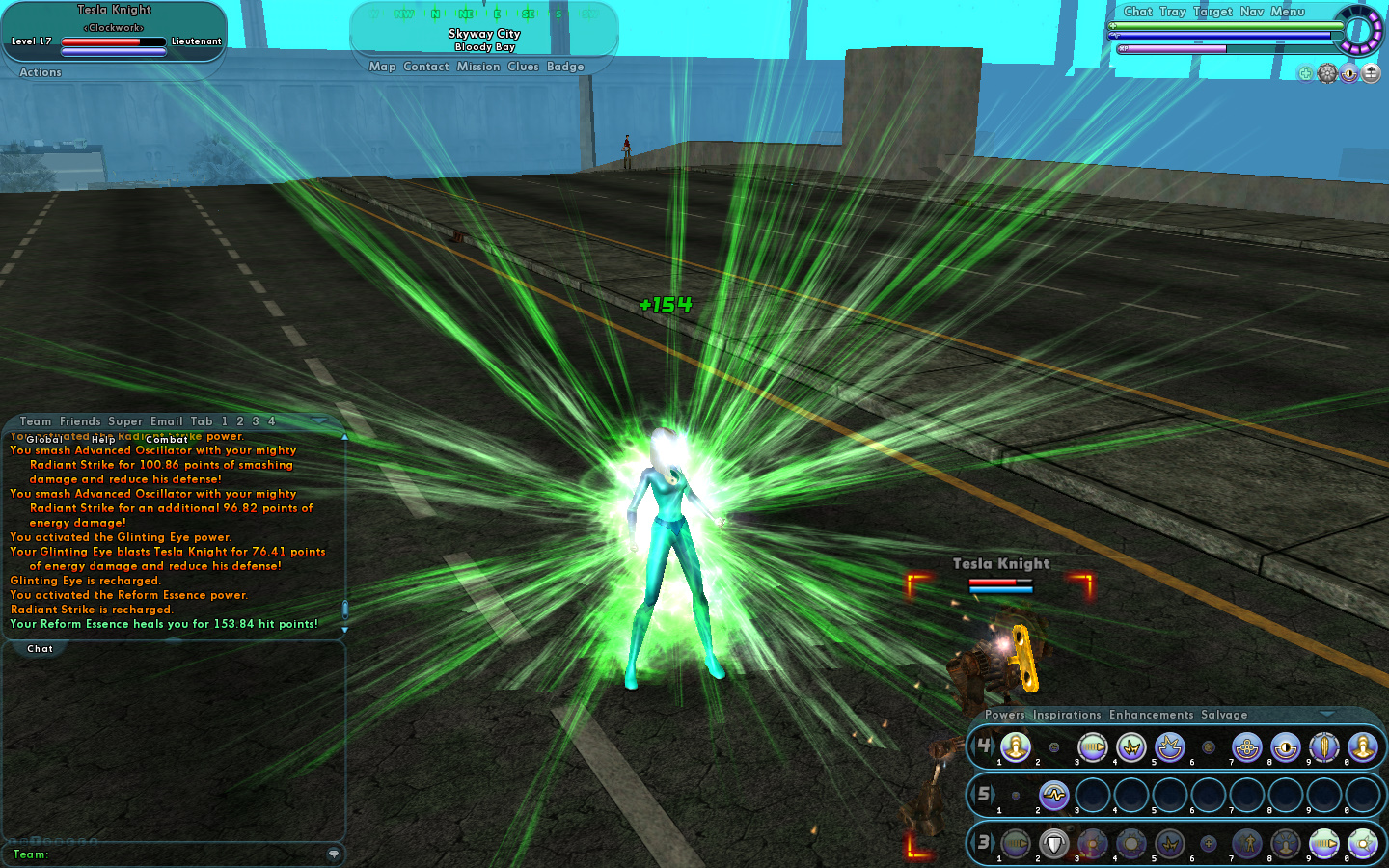Switch to the Combat chat tab
Viewport: 1389px width, 868px height.
click(x=167, y=440)
